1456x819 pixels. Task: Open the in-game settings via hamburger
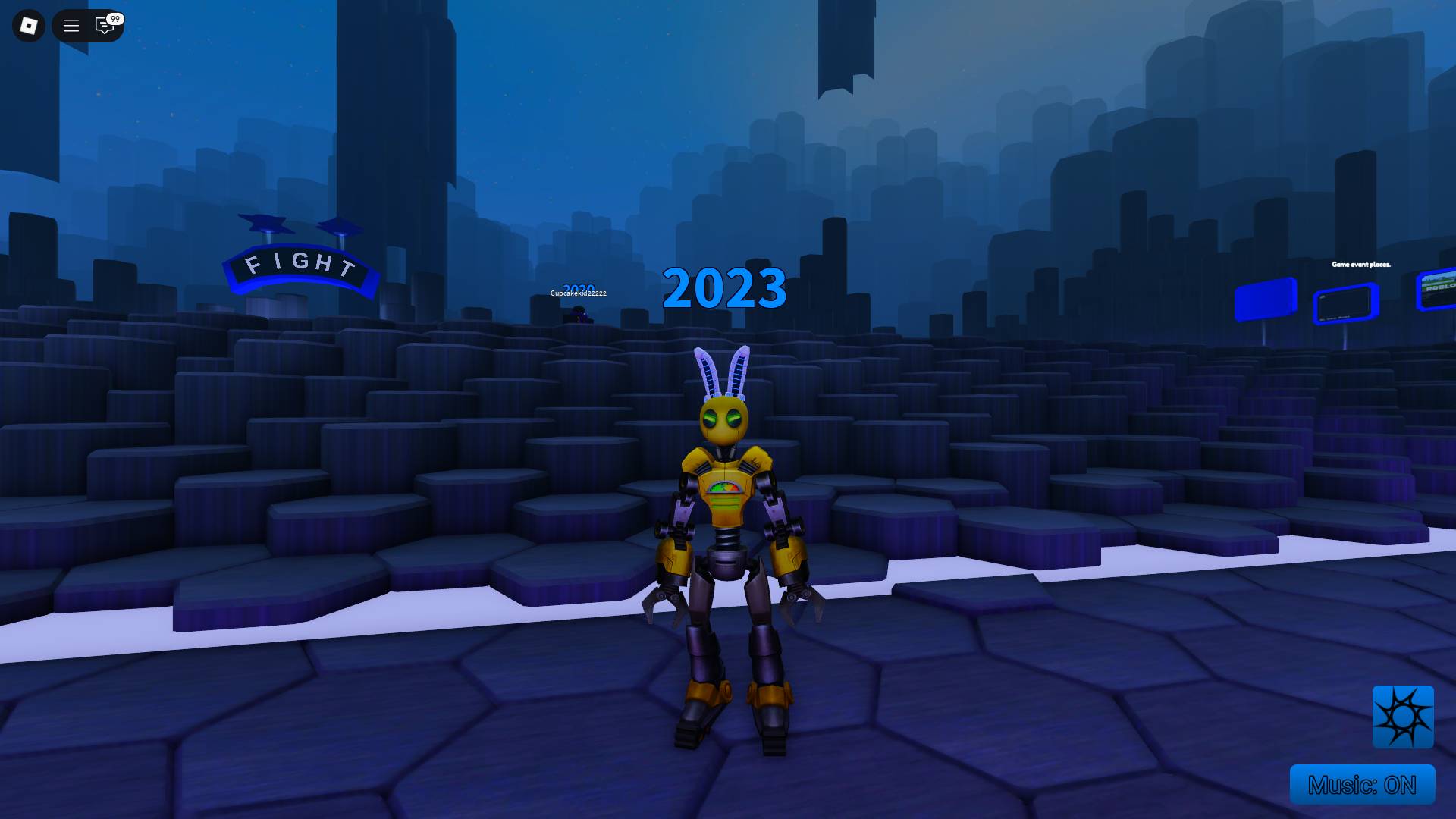point(71,25)
